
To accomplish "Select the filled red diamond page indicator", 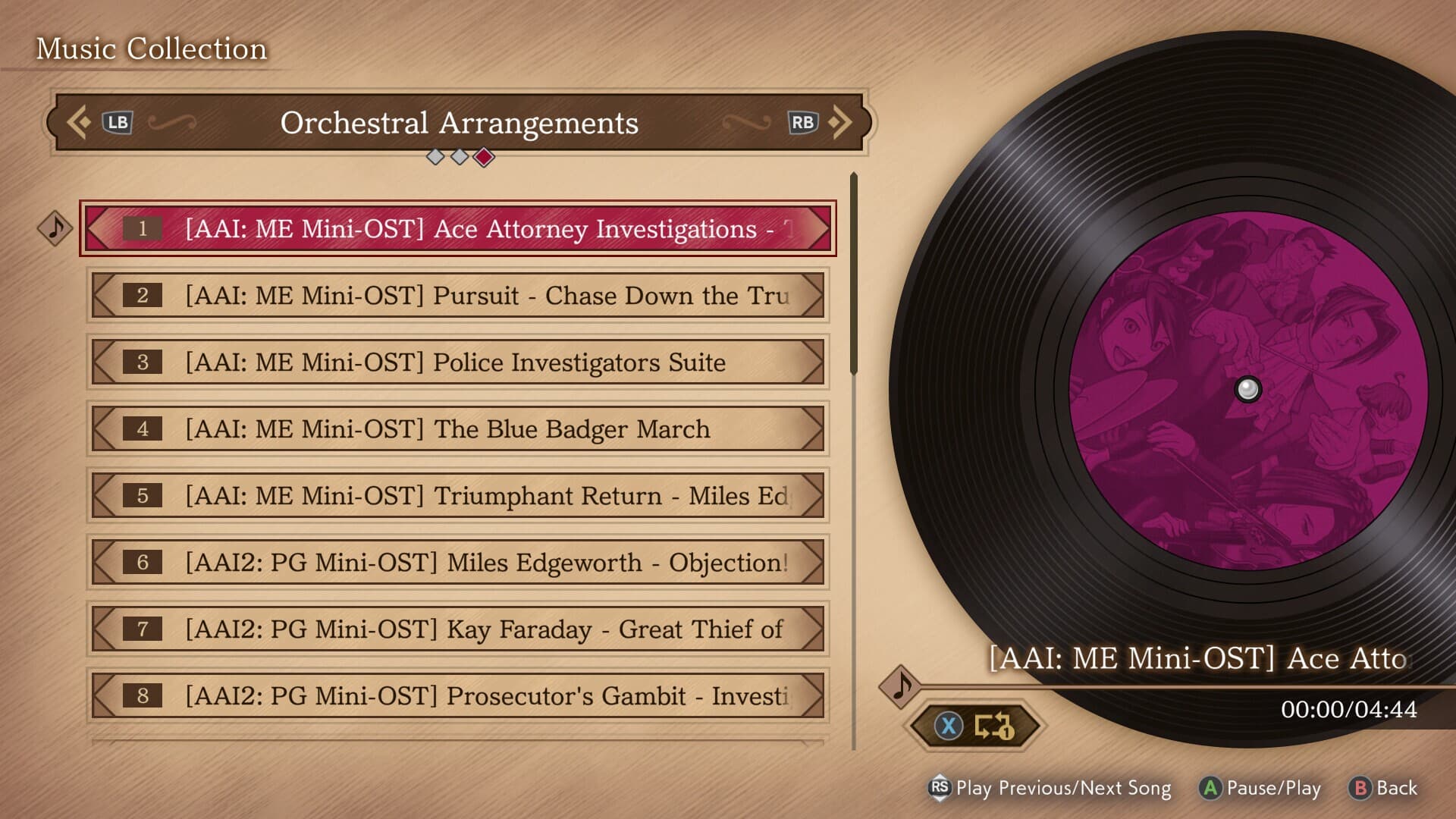I will click(484, 157).
